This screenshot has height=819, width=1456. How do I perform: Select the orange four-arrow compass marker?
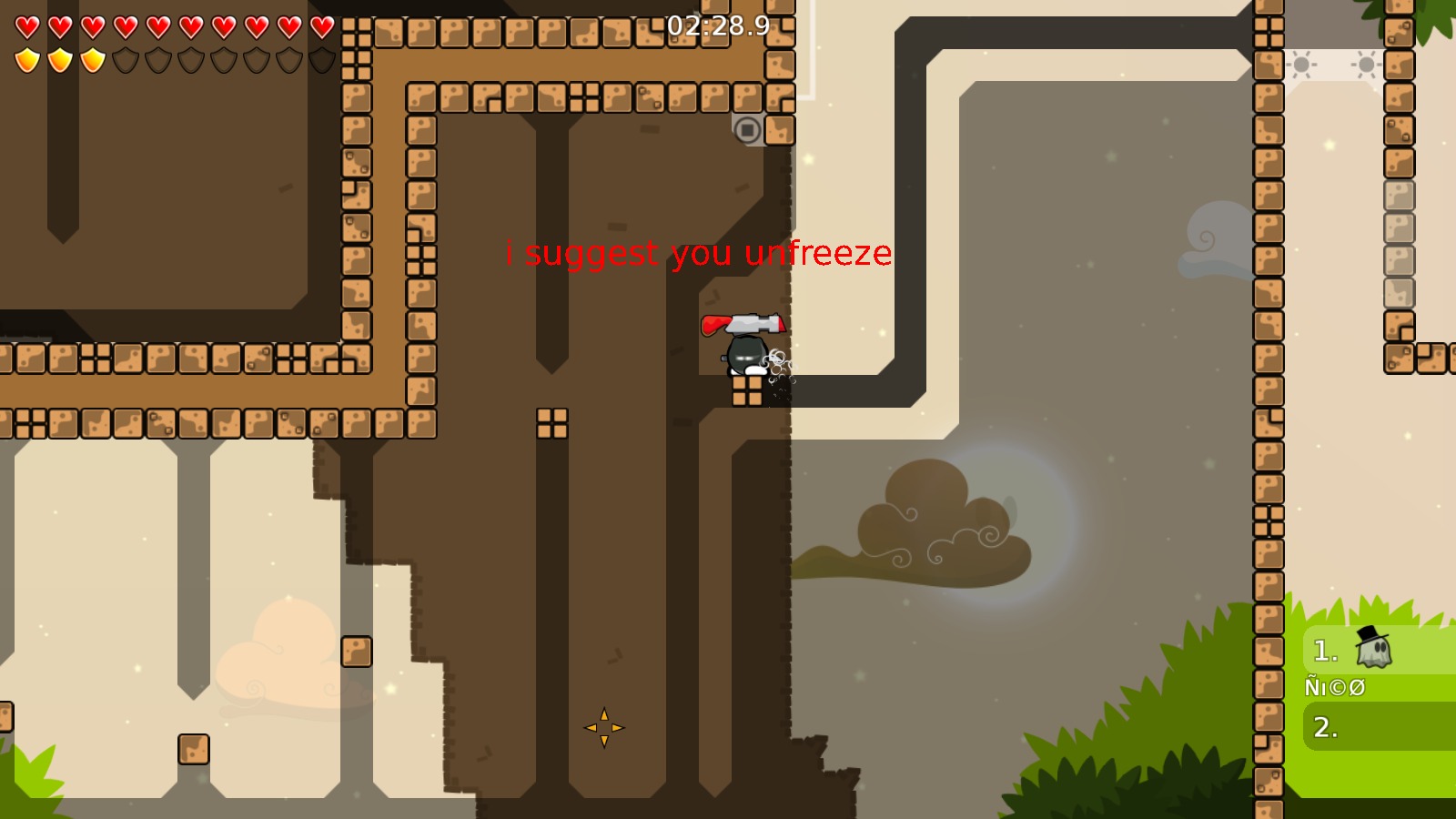[x=603, y=727]
